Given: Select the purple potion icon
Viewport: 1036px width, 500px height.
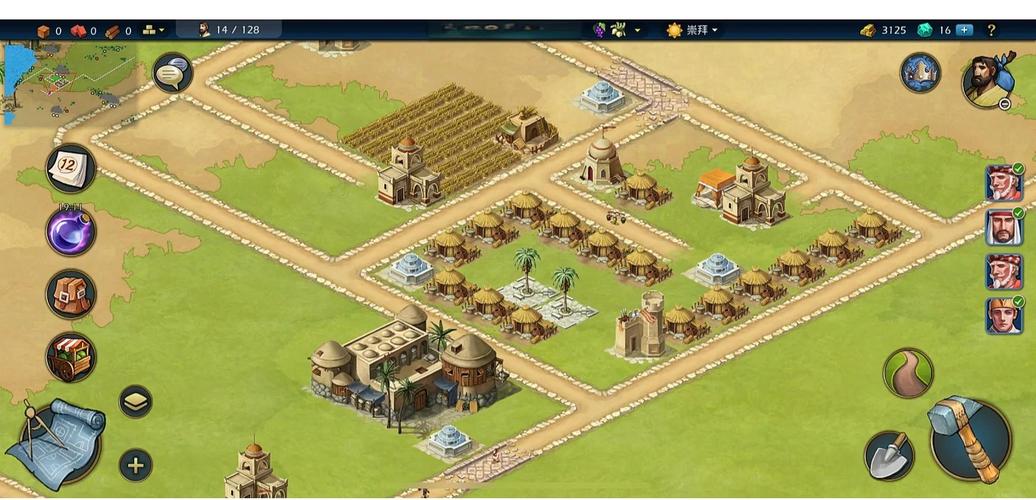Looking at the screenshot, I should pos(71,231).
